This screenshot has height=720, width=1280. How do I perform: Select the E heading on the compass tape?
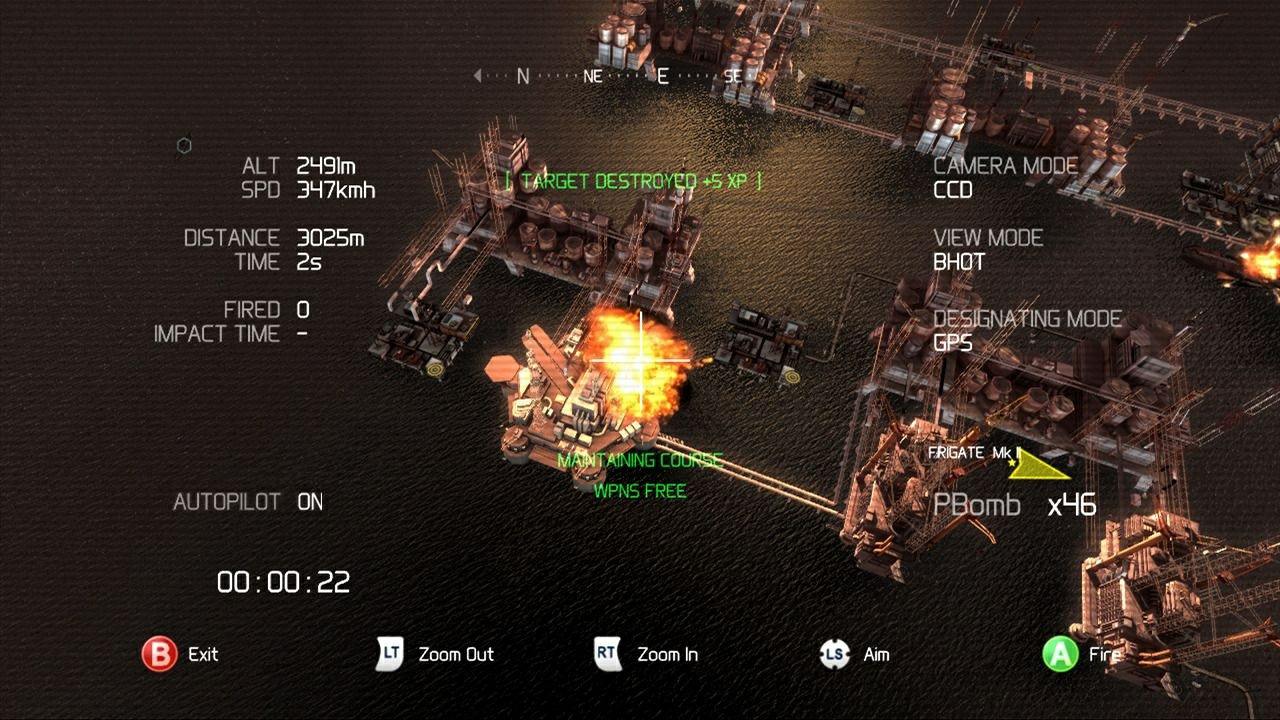tap(662, 75)
